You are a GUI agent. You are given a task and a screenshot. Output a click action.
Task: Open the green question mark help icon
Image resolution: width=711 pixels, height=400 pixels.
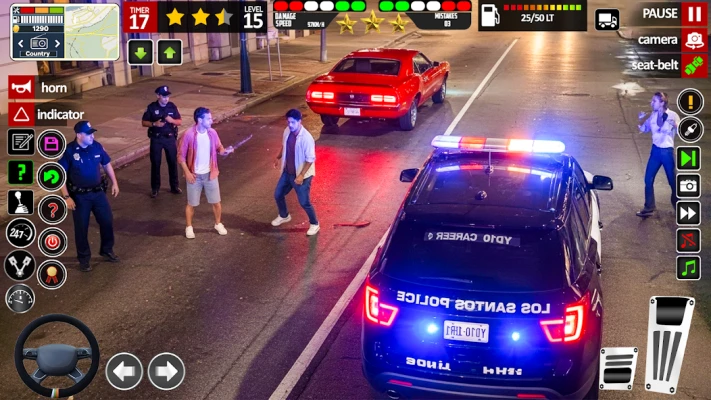pos(20,172)
